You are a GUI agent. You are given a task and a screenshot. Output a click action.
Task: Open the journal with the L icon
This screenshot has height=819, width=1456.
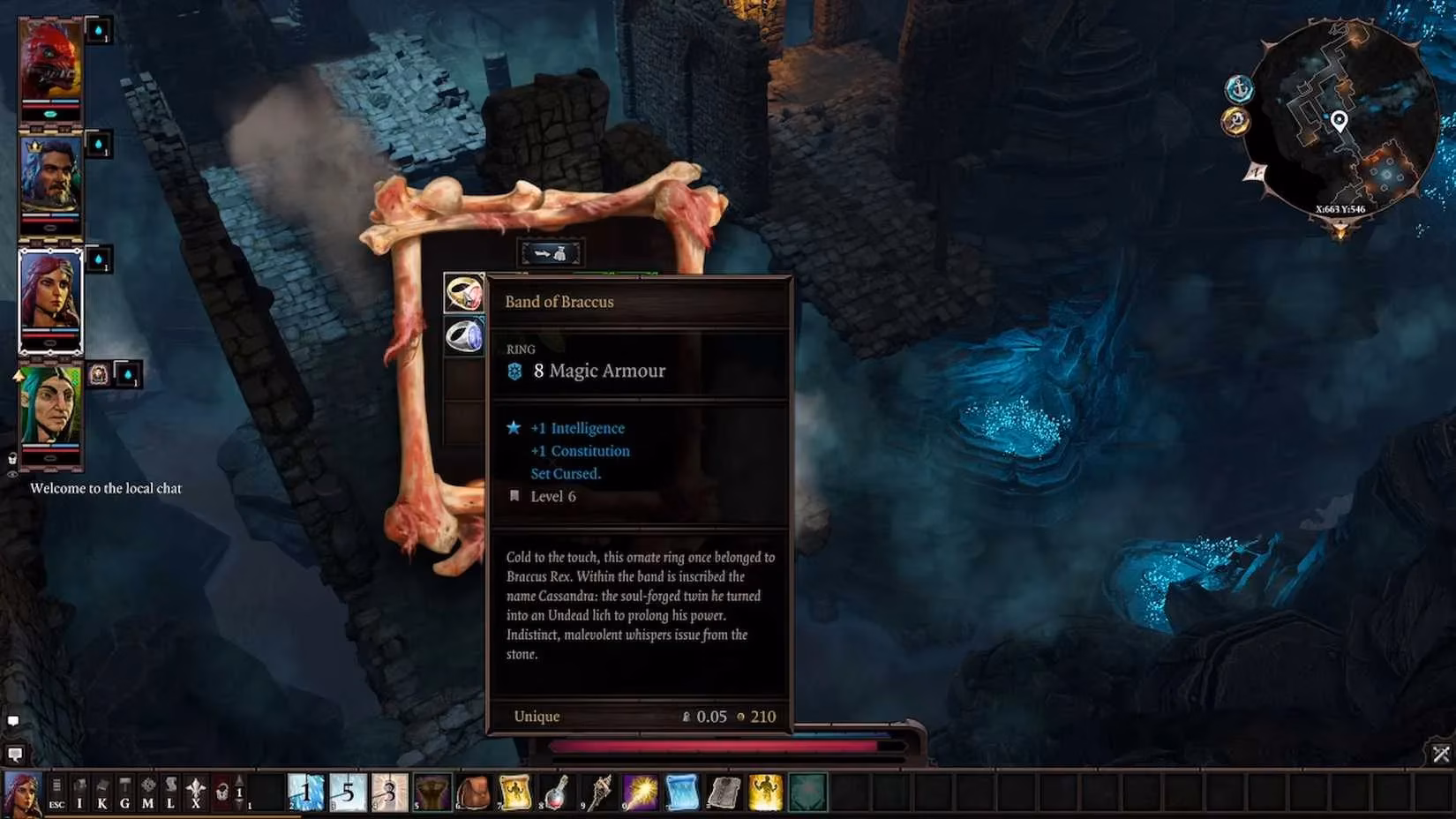pyautogui.click(x=171, y=793)
